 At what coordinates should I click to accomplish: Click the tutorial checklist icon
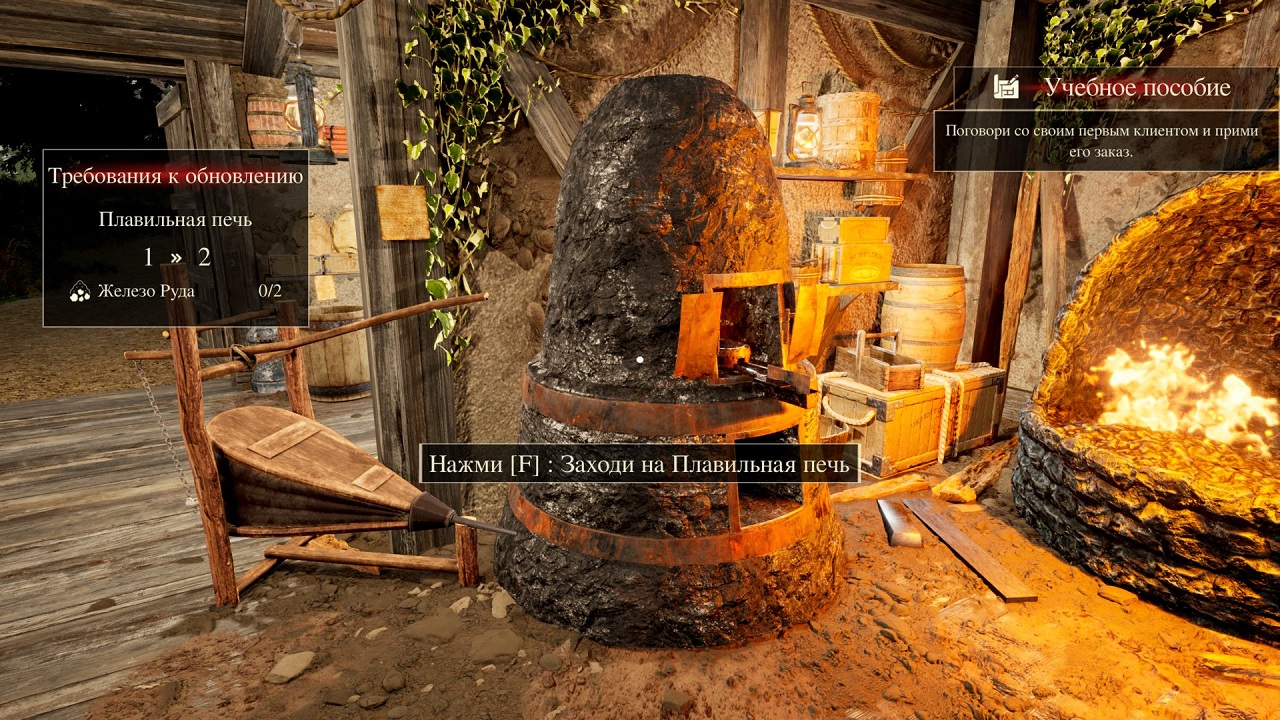point(1006,87)
